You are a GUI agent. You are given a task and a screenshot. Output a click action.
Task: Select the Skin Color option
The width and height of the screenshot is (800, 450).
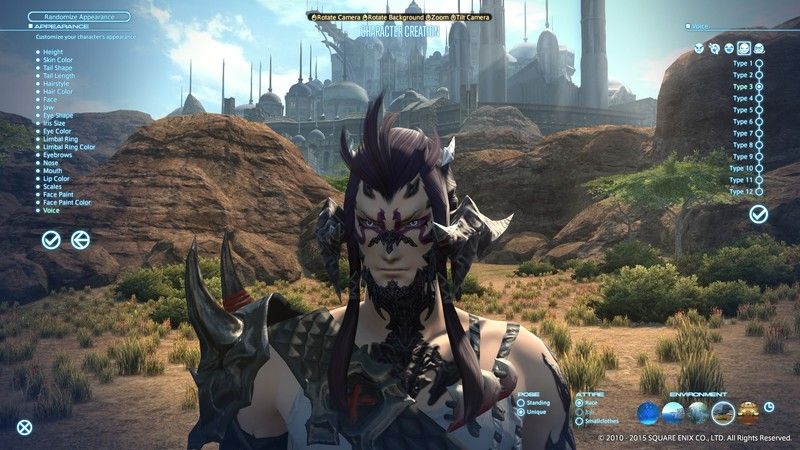58,60
